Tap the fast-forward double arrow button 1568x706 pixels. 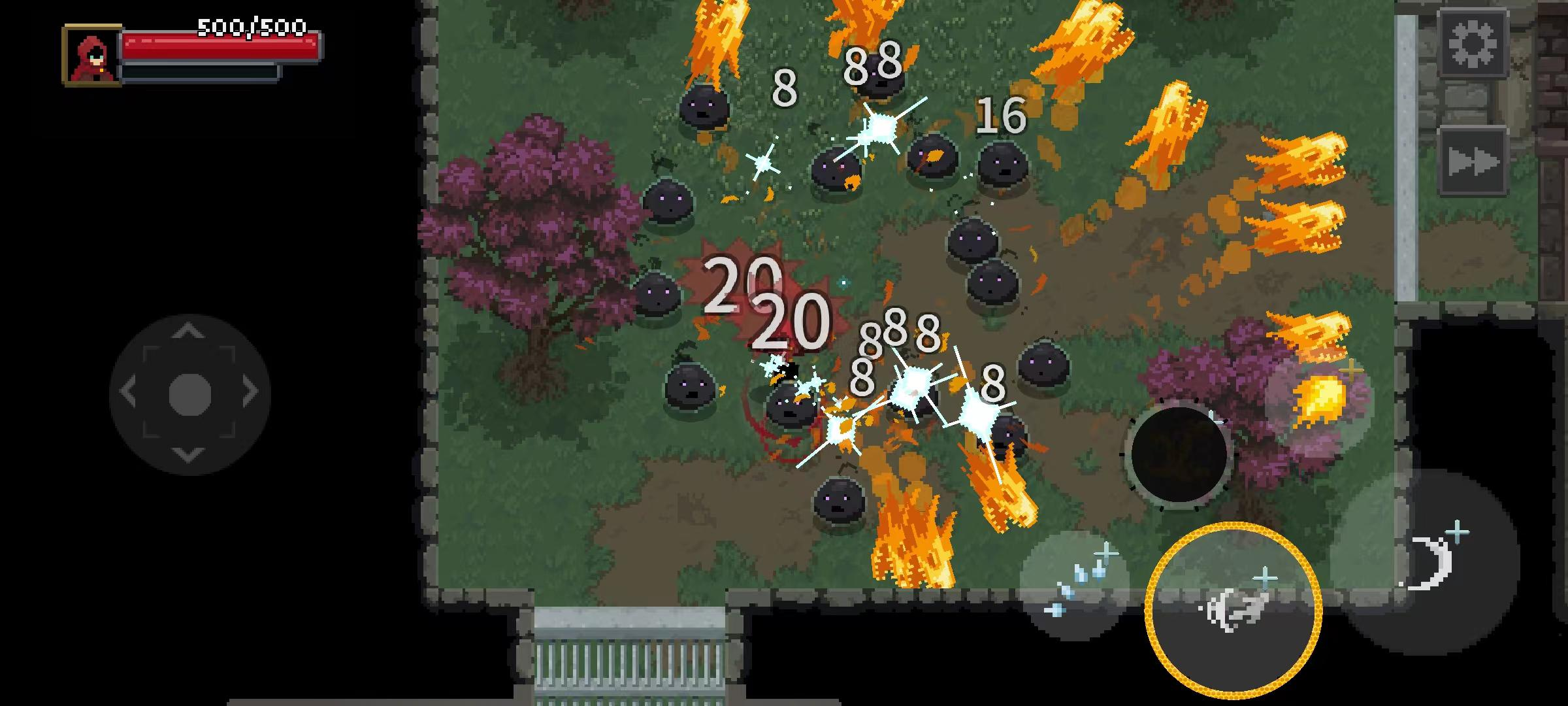point(1473,161)
